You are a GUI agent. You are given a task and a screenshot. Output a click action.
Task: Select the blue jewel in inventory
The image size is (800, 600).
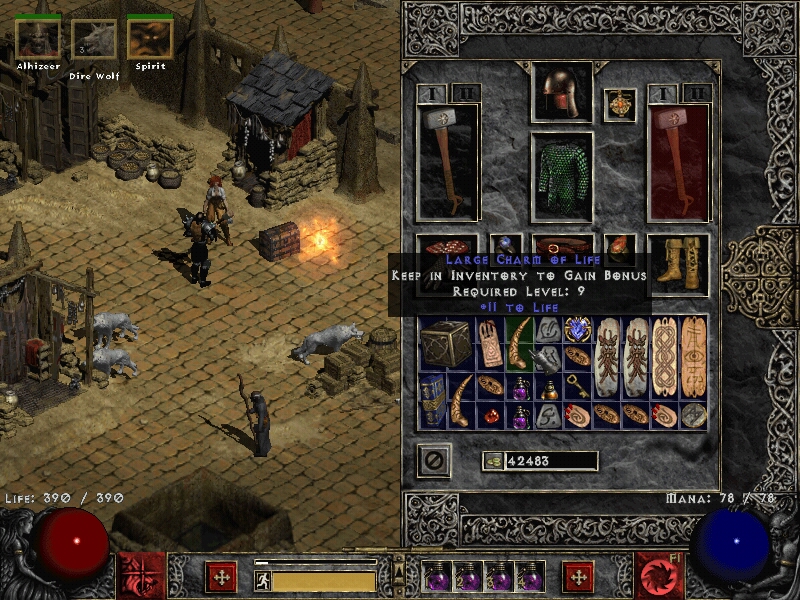pos(578,330)
